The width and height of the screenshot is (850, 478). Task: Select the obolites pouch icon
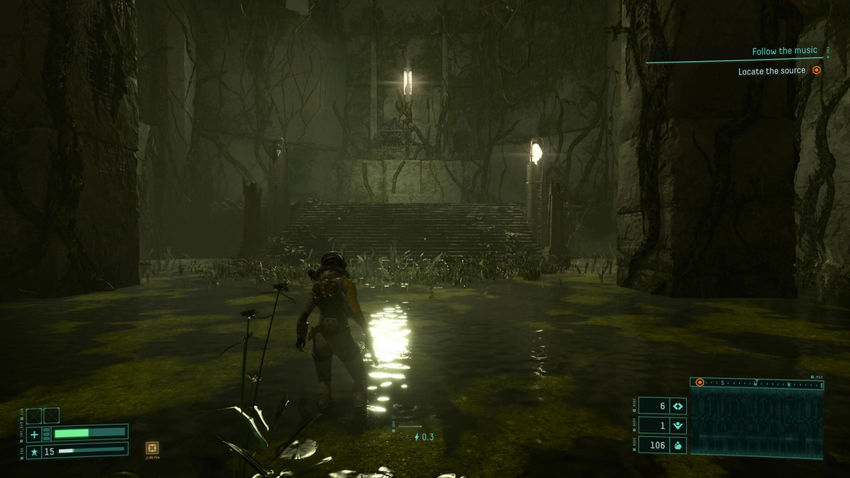678,445
